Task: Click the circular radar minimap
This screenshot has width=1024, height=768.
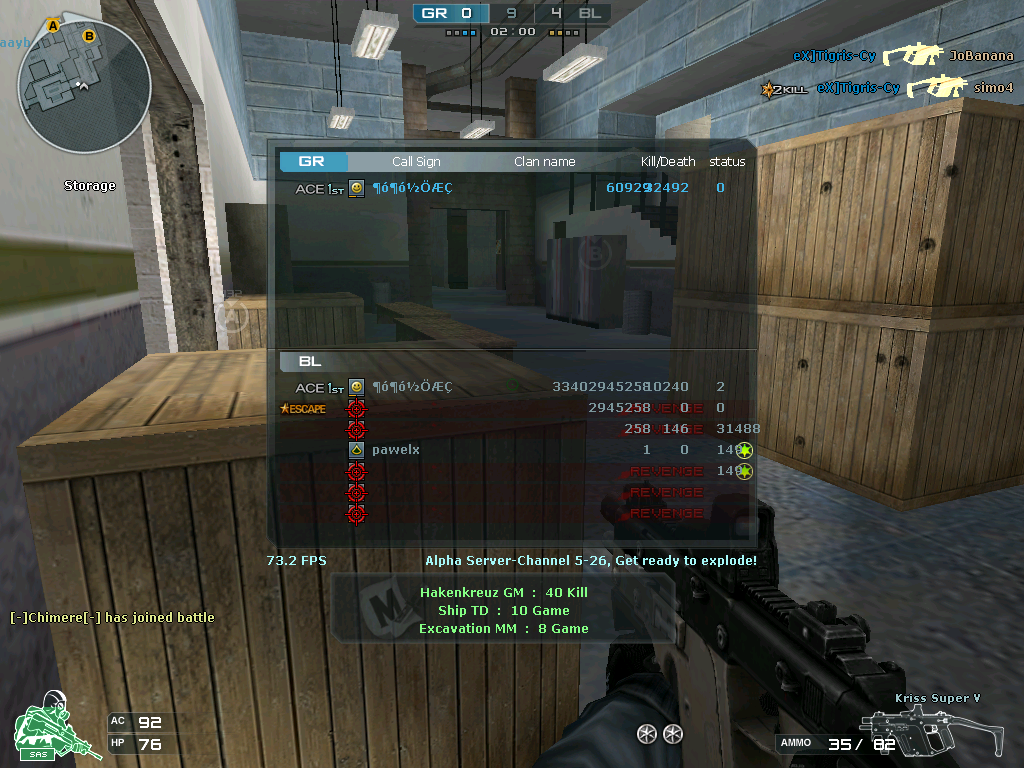Action: click(84, 88)
